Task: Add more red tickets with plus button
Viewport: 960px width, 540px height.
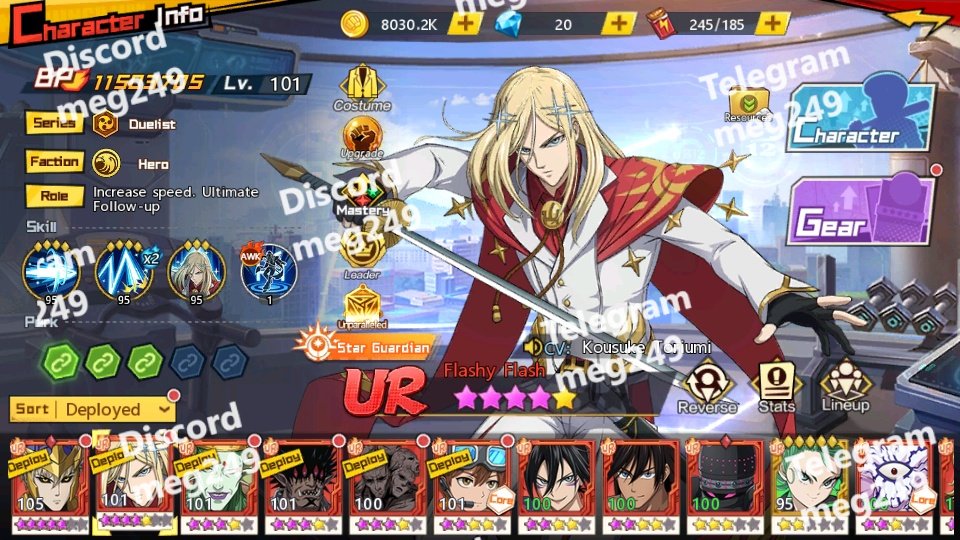Action: click(772, 23)
